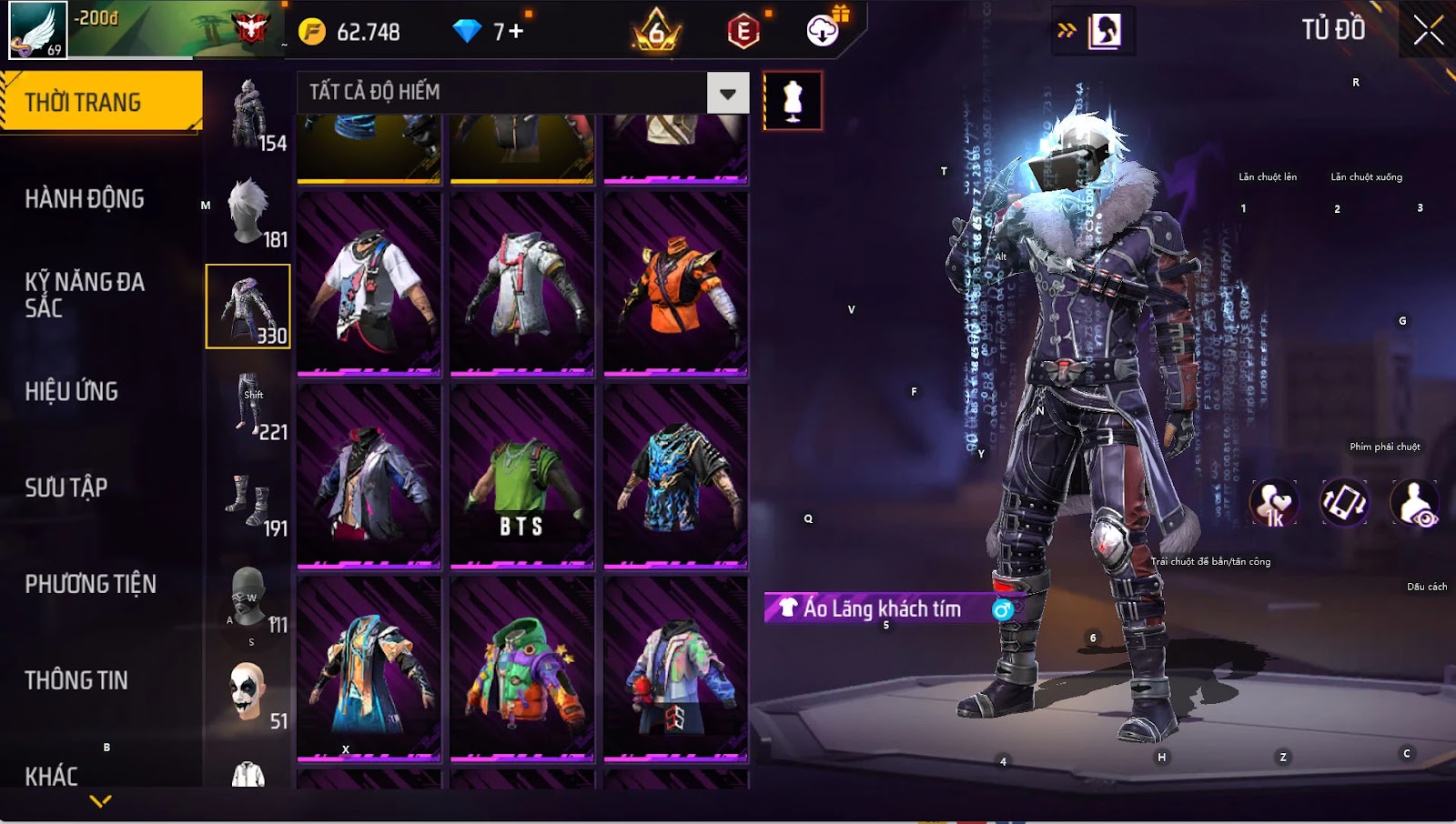Open the Kỹ Năng Đa Sắc section
1456x824 pixels.
85,295
